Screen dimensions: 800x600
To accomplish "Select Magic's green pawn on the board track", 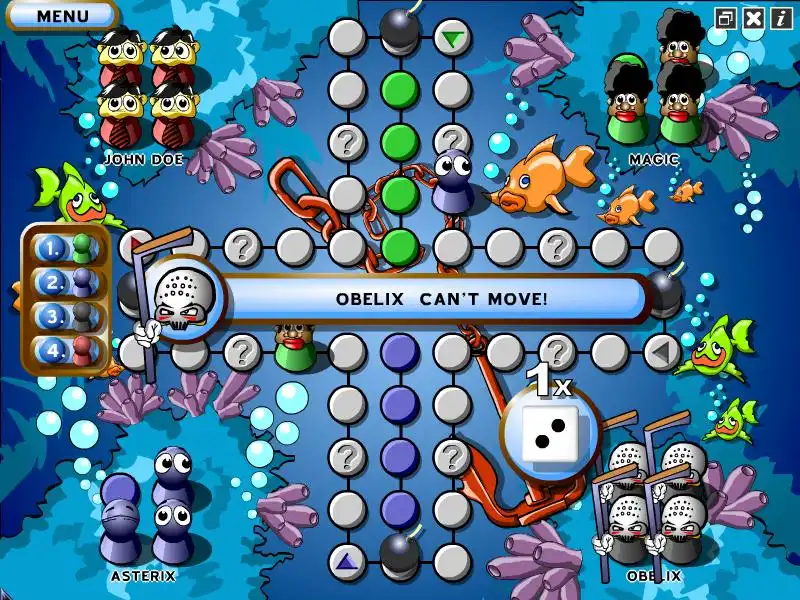I will (296, 345).
